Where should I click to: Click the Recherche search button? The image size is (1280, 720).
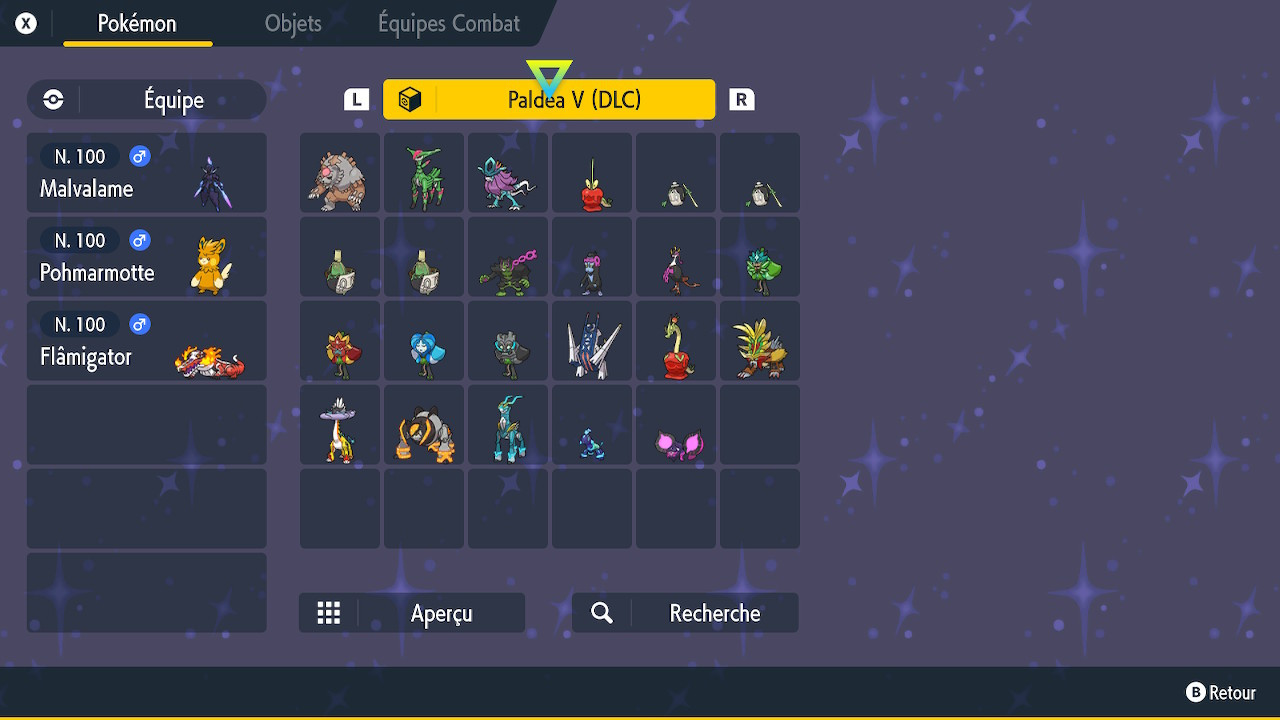pyautogui.click(x=685, y=613)
